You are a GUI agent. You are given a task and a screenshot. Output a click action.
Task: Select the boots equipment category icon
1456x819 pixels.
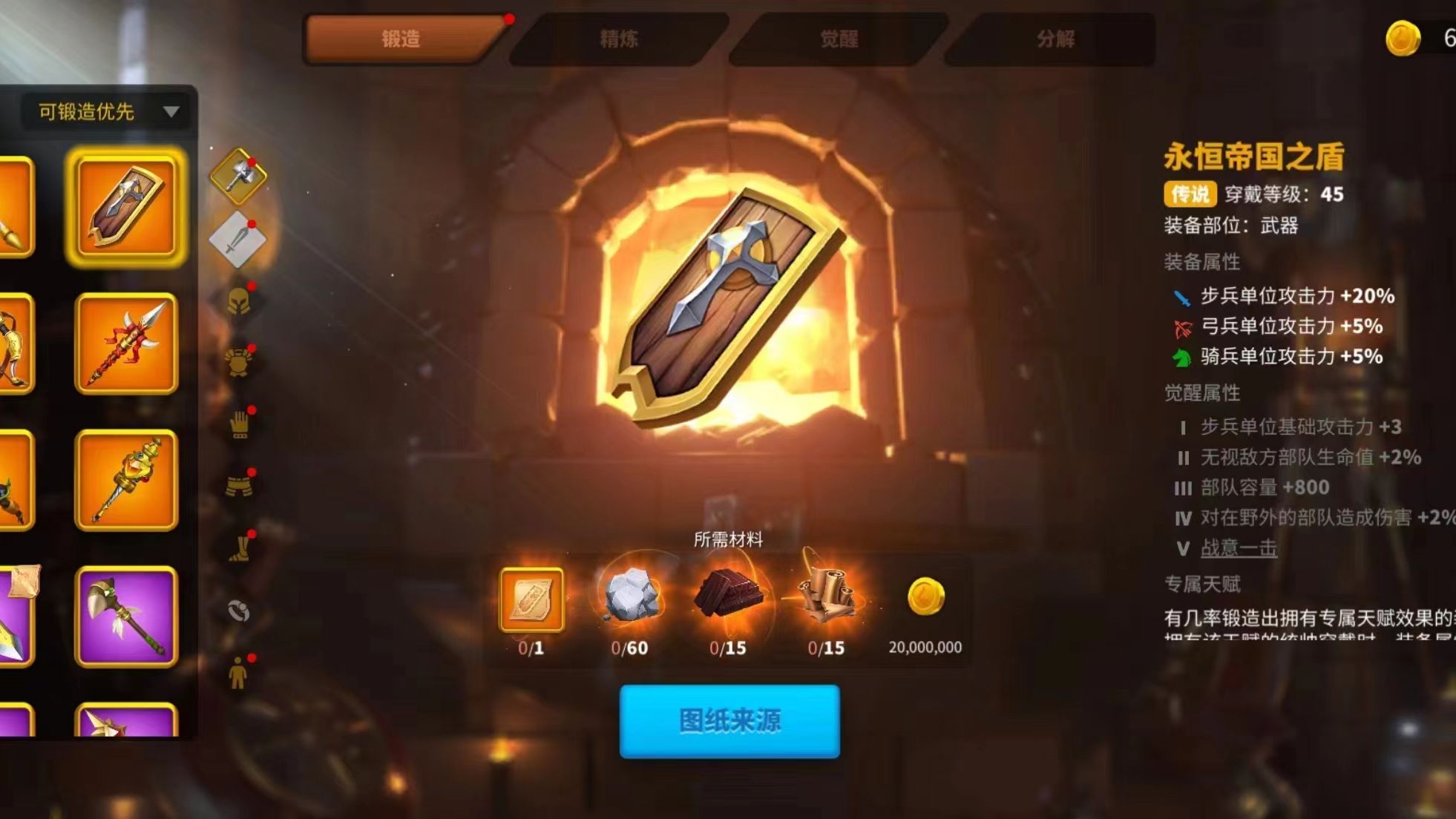(238, 549)
